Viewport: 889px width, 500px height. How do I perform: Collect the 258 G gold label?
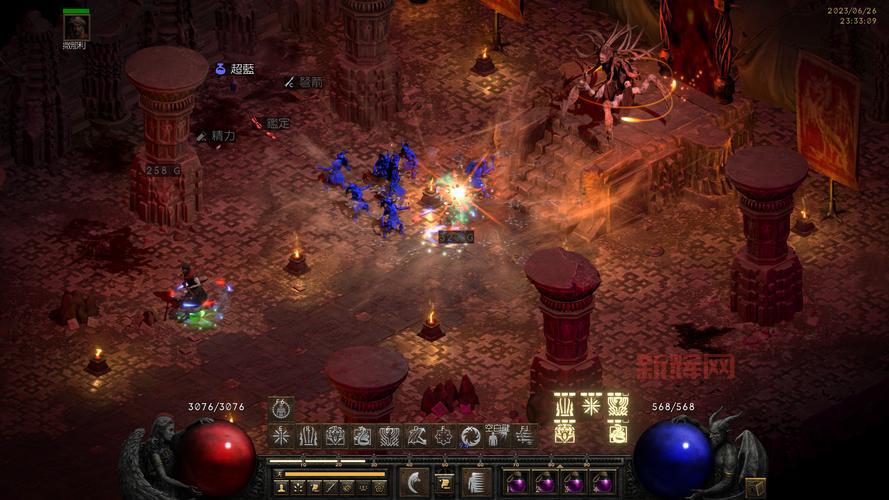coord(163,170)
